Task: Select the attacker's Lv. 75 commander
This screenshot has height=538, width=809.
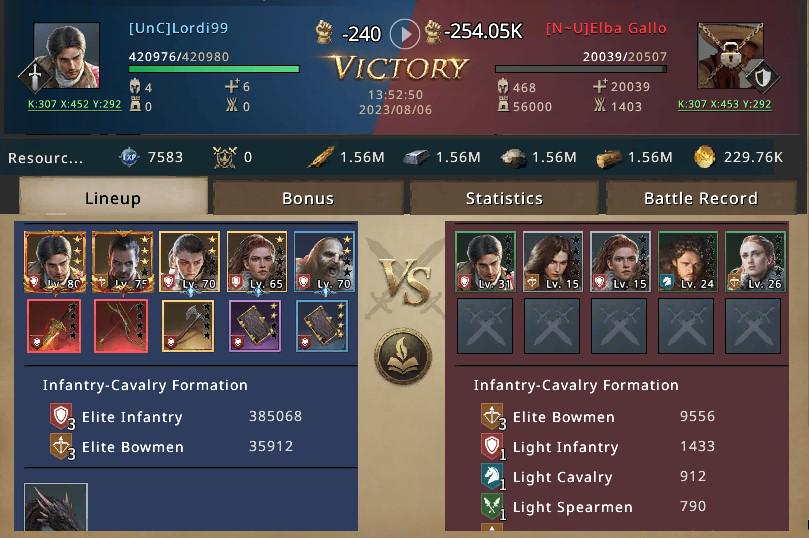Action: click(123, 262)
